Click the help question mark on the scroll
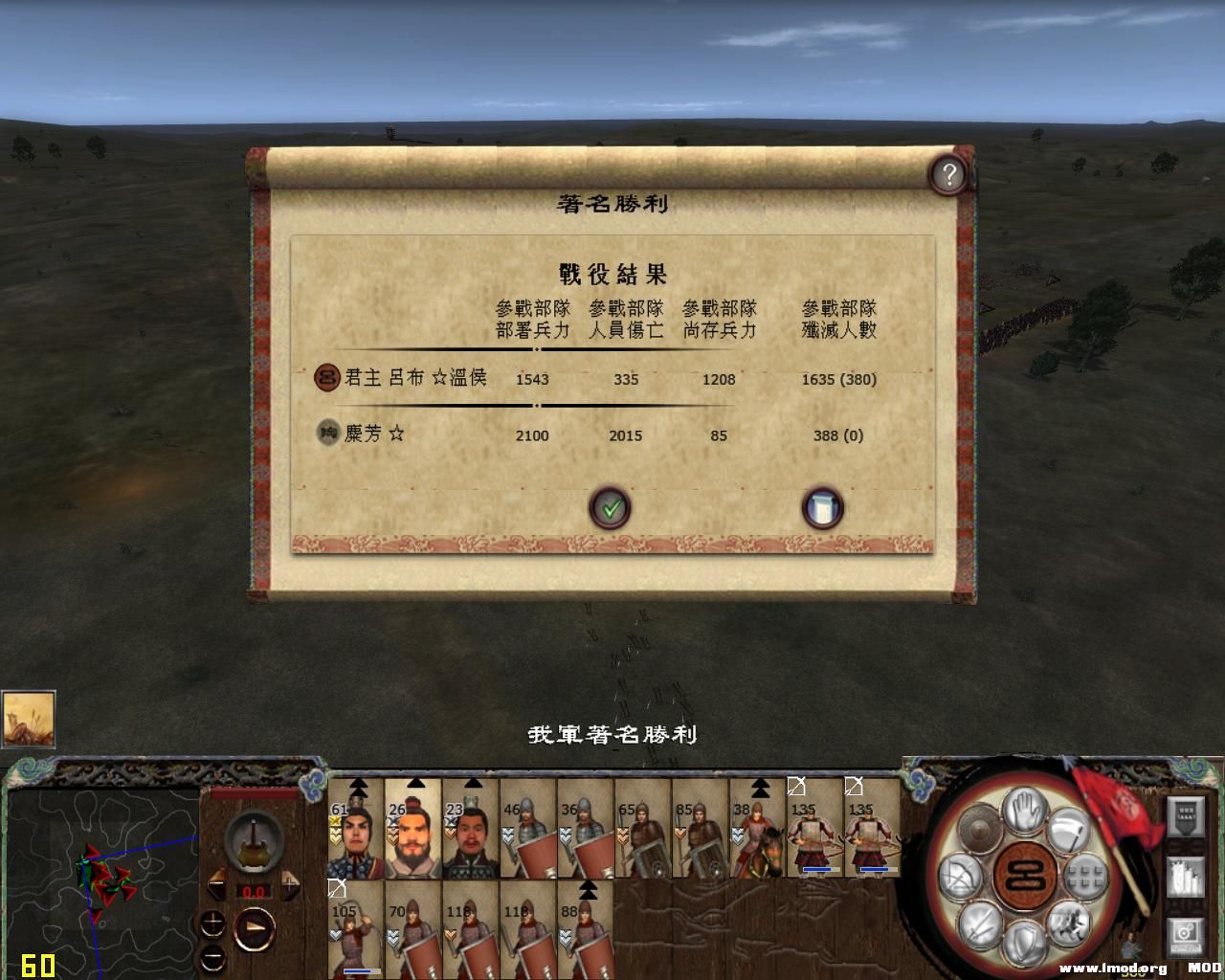This screenshot has height=980, width=1225. click(949, 172)
